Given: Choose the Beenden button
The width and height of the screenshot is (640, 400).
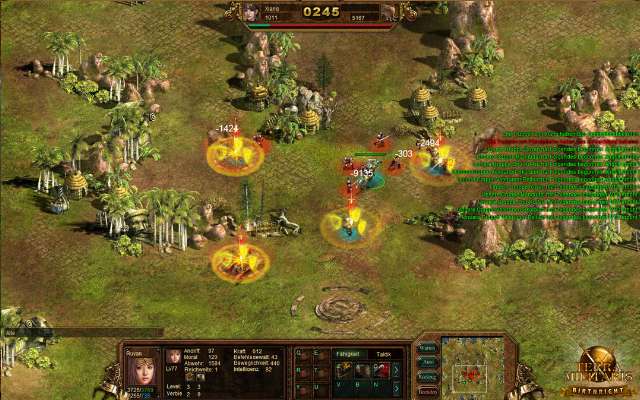Looking at the screenshot, I should (426, 391).
